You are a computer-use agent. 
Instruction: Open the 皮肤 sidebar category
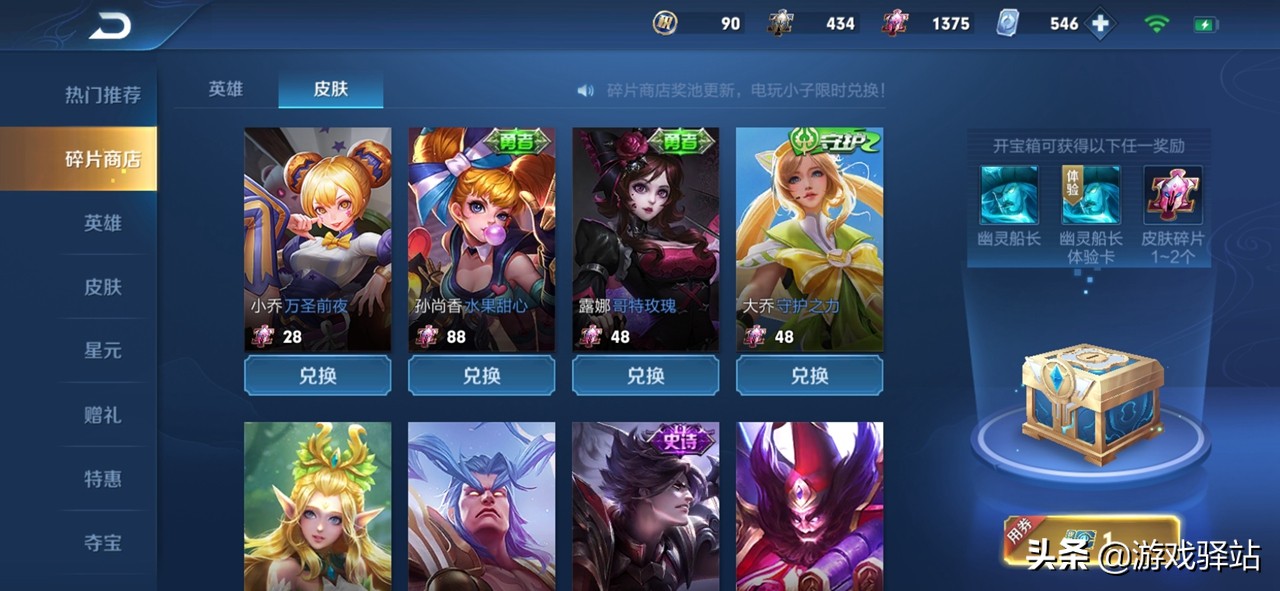[x=102, y=287]
